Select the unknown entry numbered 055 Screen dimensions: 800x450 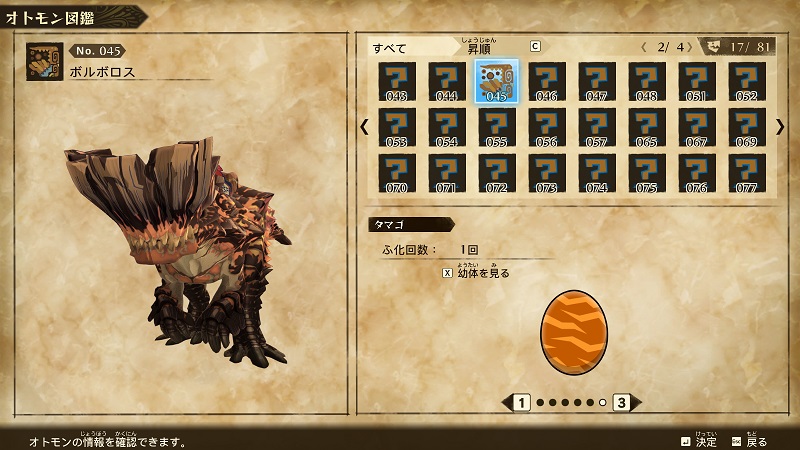[x=496, y=127]
